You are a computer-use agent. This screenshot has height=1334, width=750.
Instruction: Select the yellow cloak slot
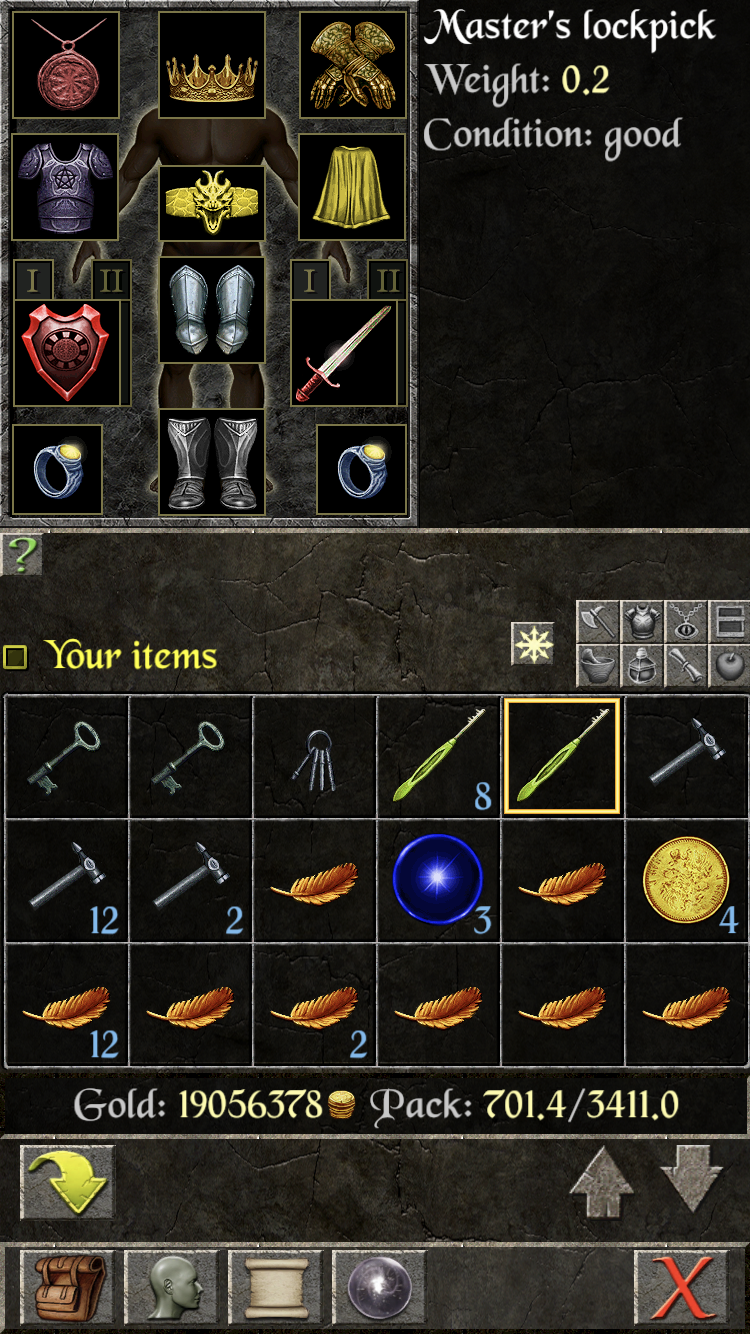[353, 187]
